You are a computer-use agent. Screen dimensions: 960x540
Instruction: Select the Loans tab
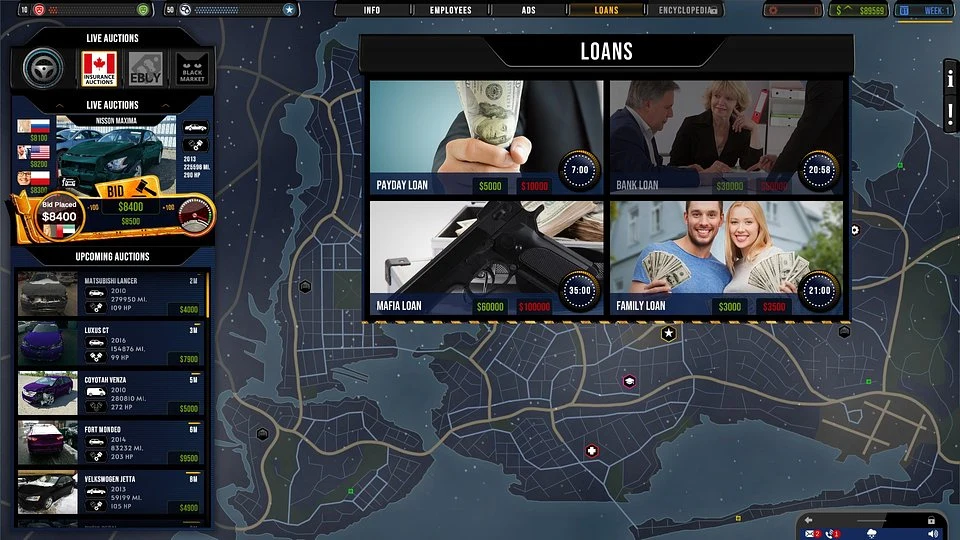(x=606, y=10)
